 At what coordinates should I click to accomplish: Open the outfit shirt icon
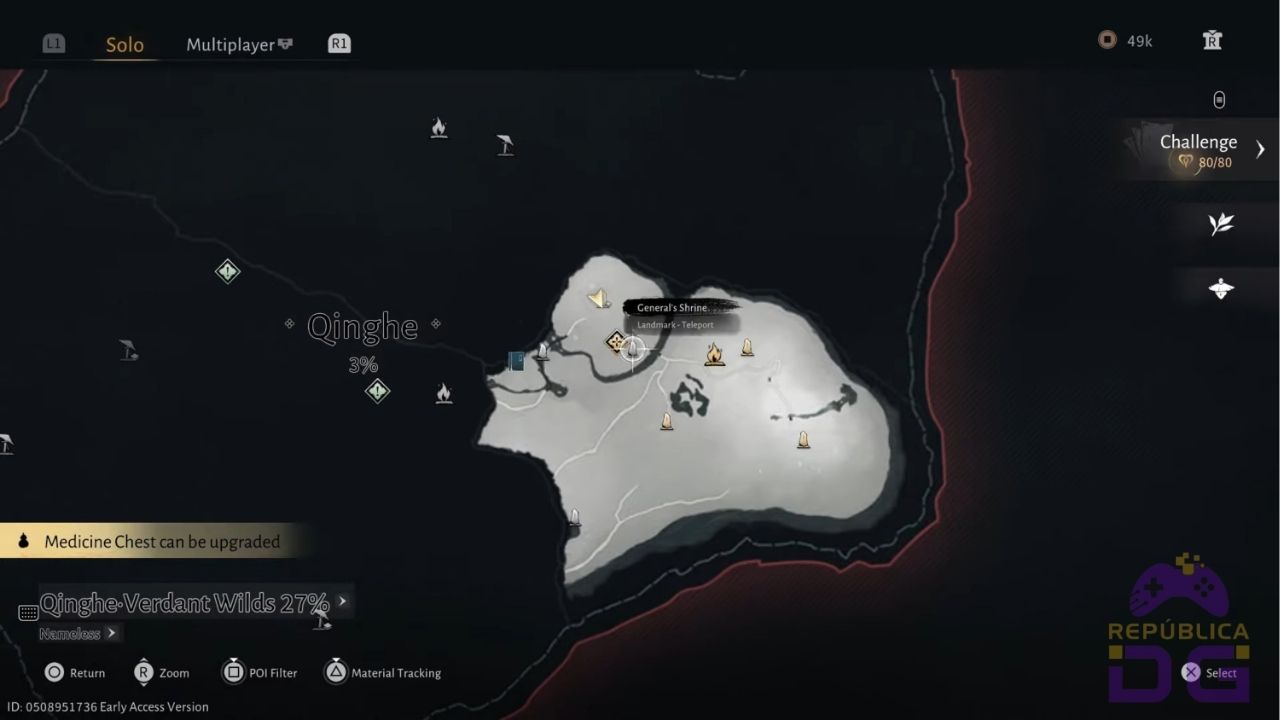[x=1212, y=41]
